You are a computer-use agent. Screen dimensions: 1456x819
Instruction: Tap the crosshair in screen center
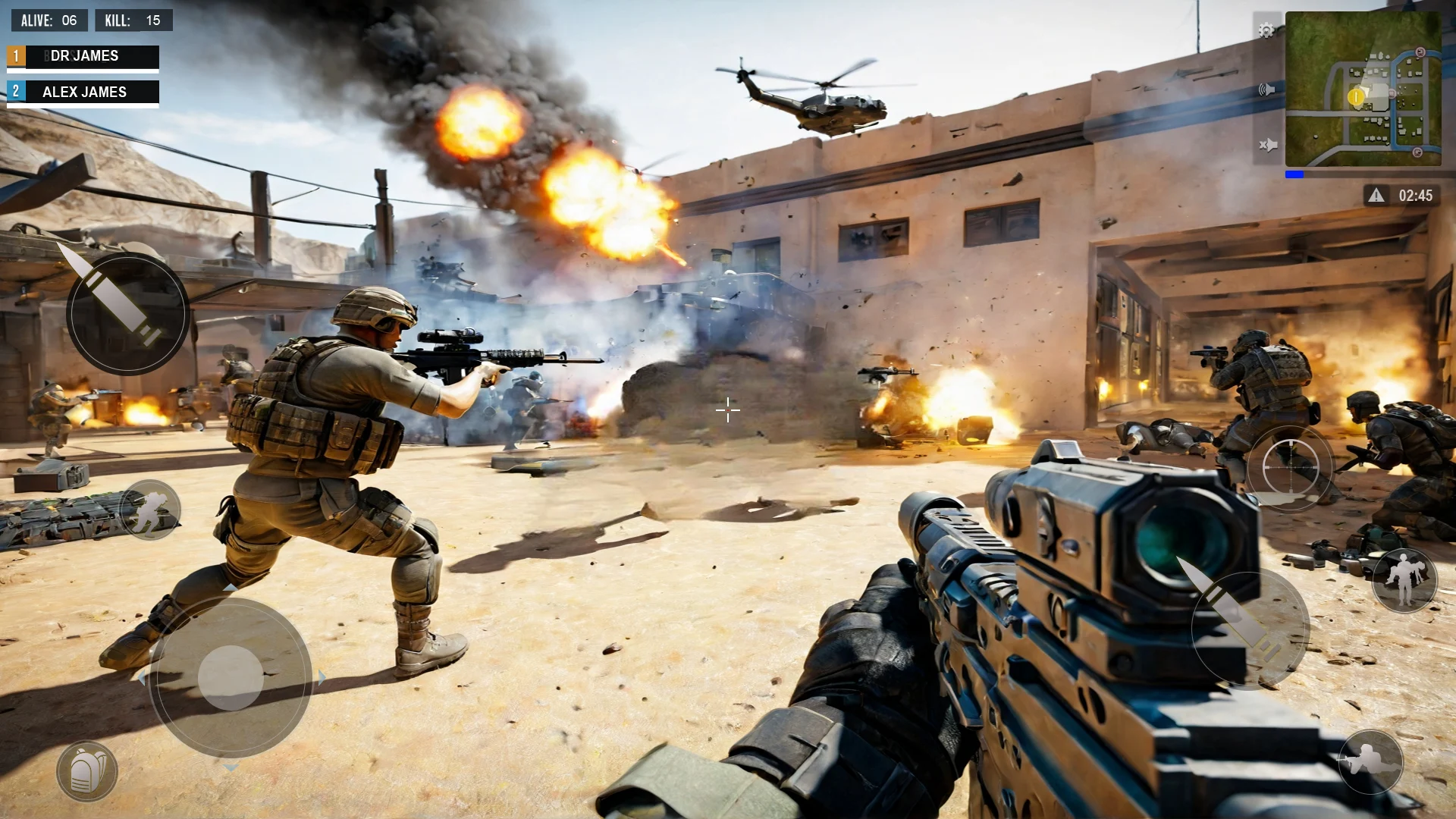point(727,410)
